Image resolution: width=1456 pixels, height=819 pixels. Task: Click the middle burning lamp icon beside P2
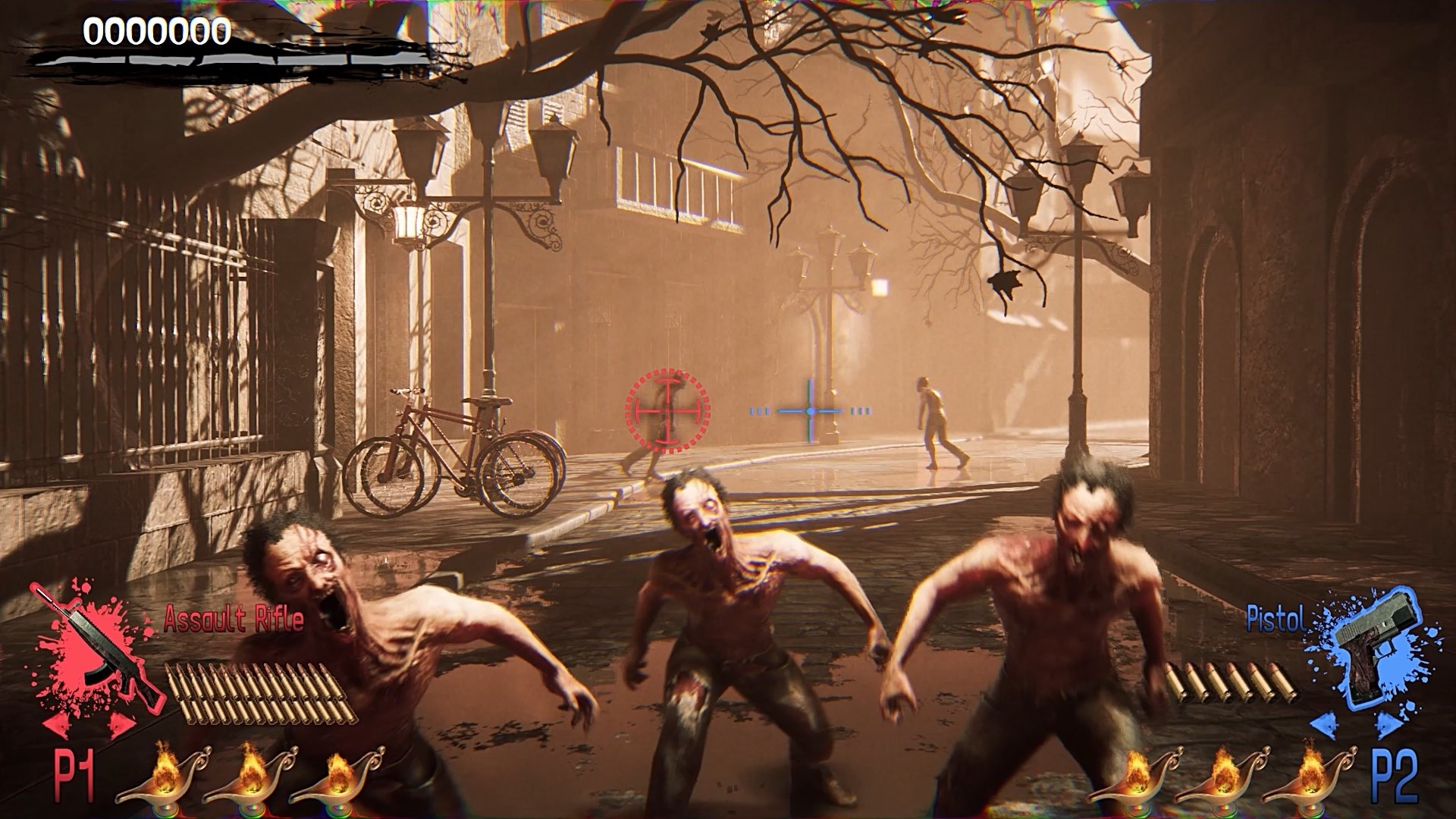click(x=1224, y=781)
